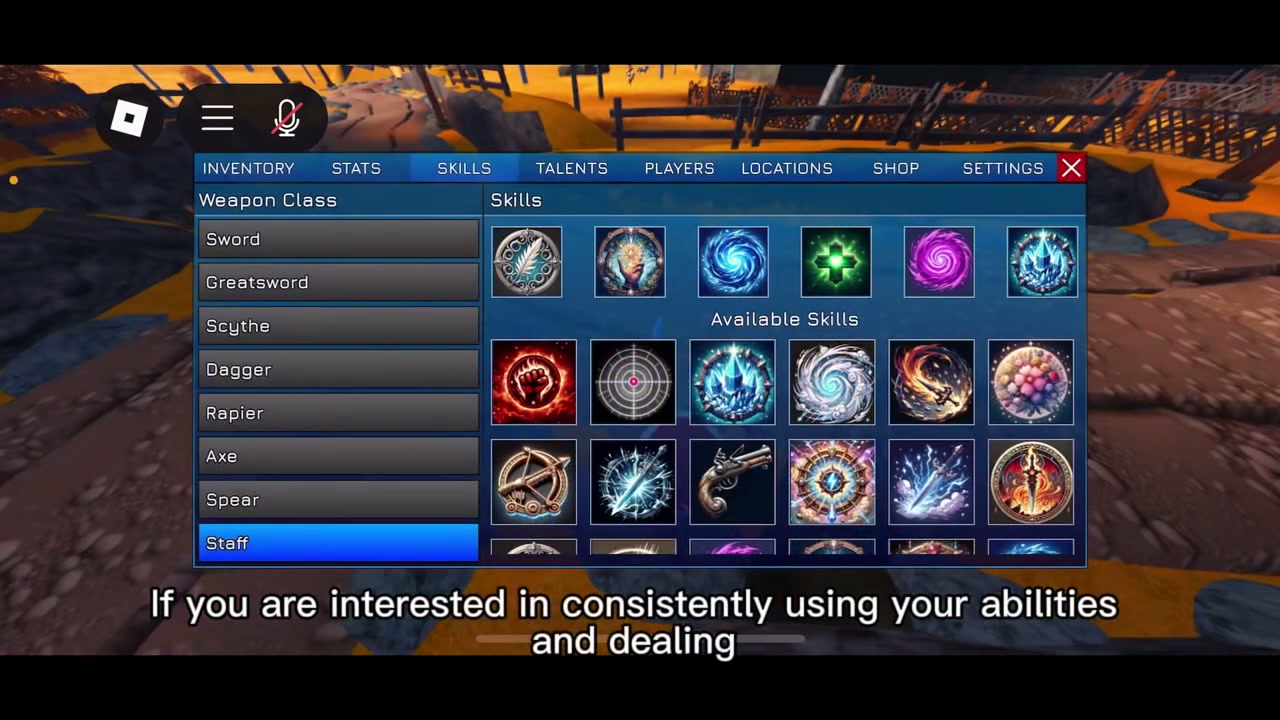
Task: Switch to the Talents tab
Action: pyautogui.click(x=571, y=168)
